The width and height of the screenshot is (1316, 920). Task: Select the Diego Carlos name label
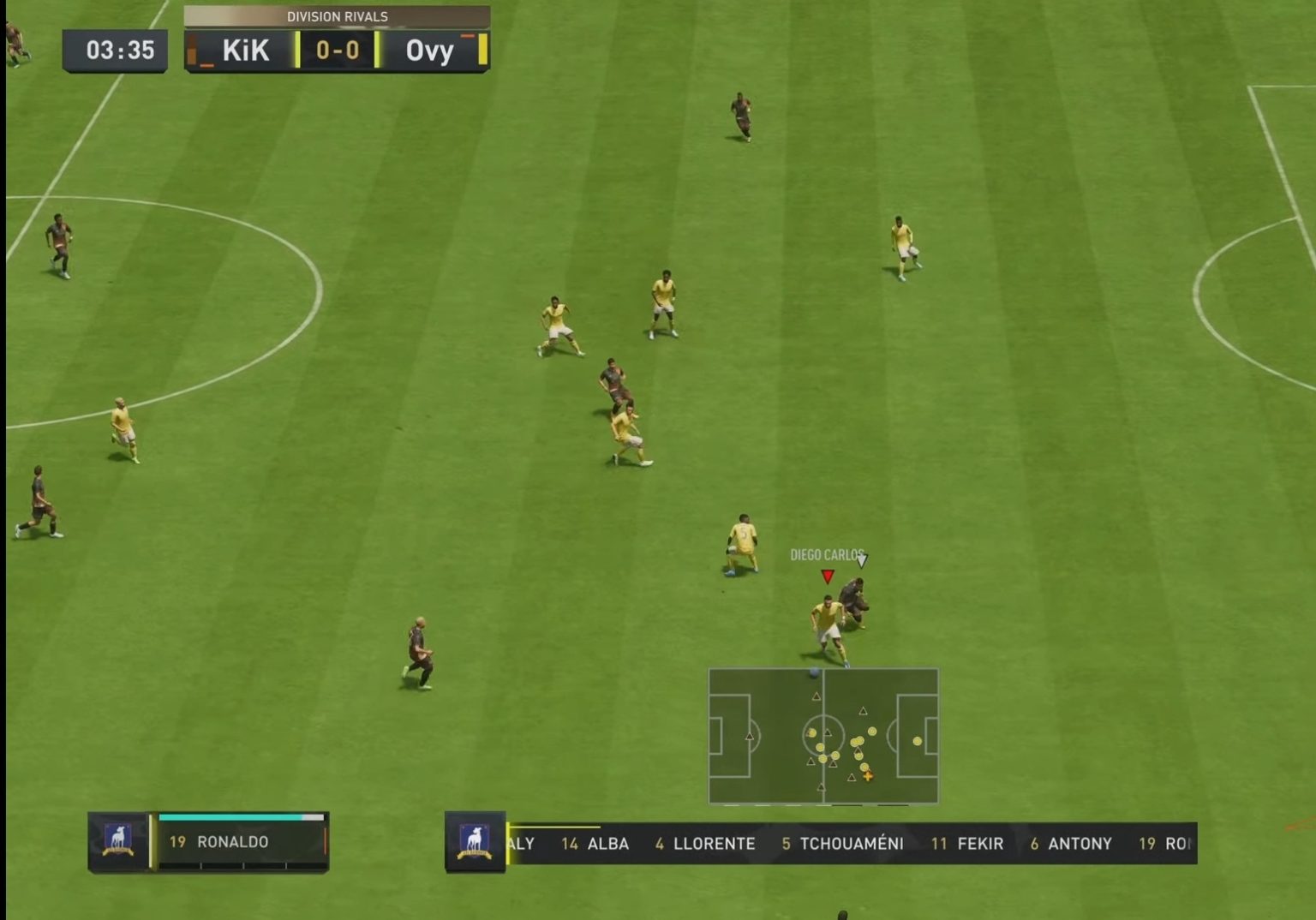pos(828,554)
